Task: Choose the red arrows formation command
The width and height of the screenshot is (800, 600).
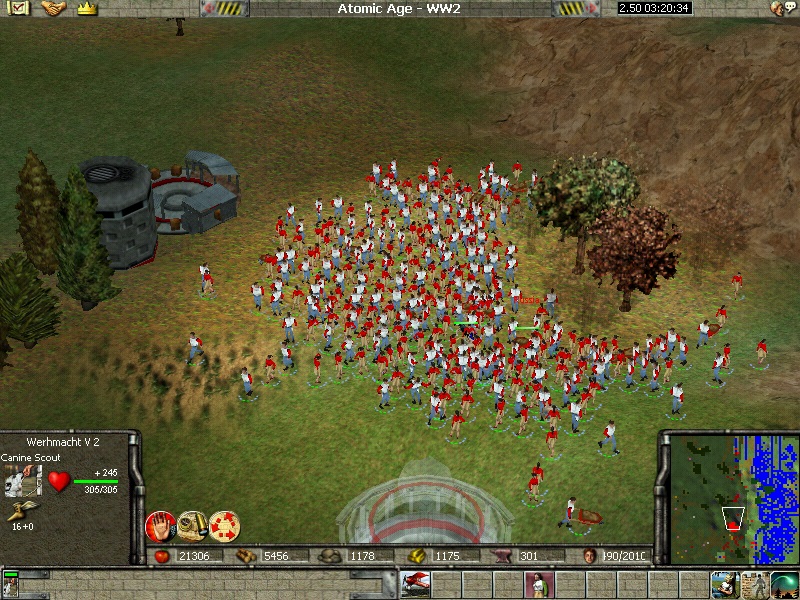Action: coord(224,526)
